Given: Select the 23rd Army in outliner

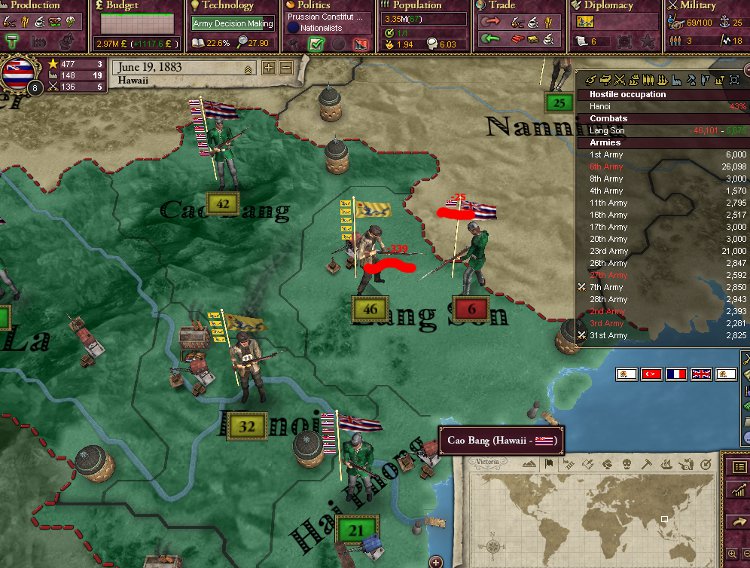Looking at the screenshot, I should [608, 251].
